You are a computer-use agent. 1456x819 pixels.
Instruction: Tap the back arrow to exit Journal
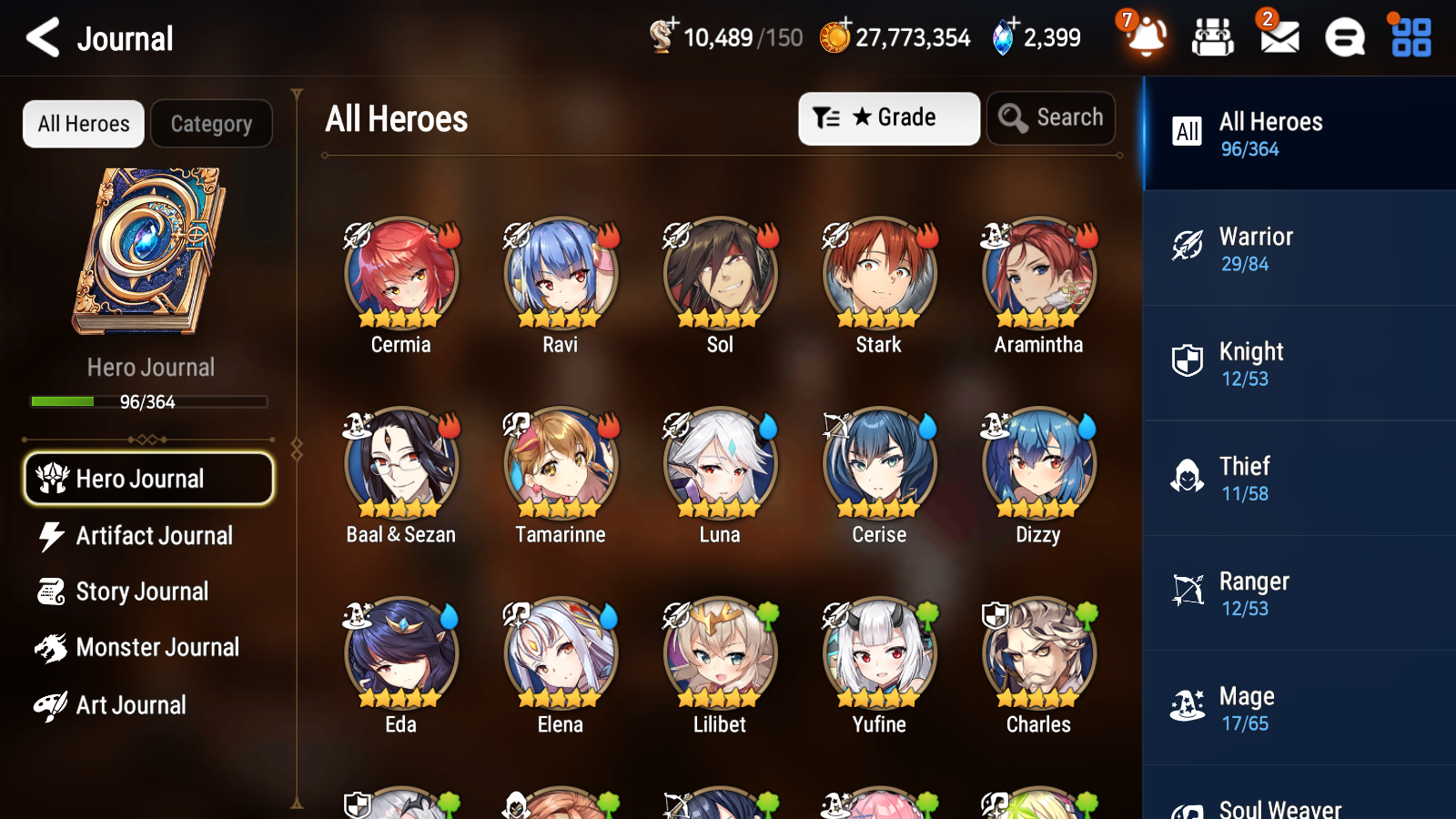41,37
